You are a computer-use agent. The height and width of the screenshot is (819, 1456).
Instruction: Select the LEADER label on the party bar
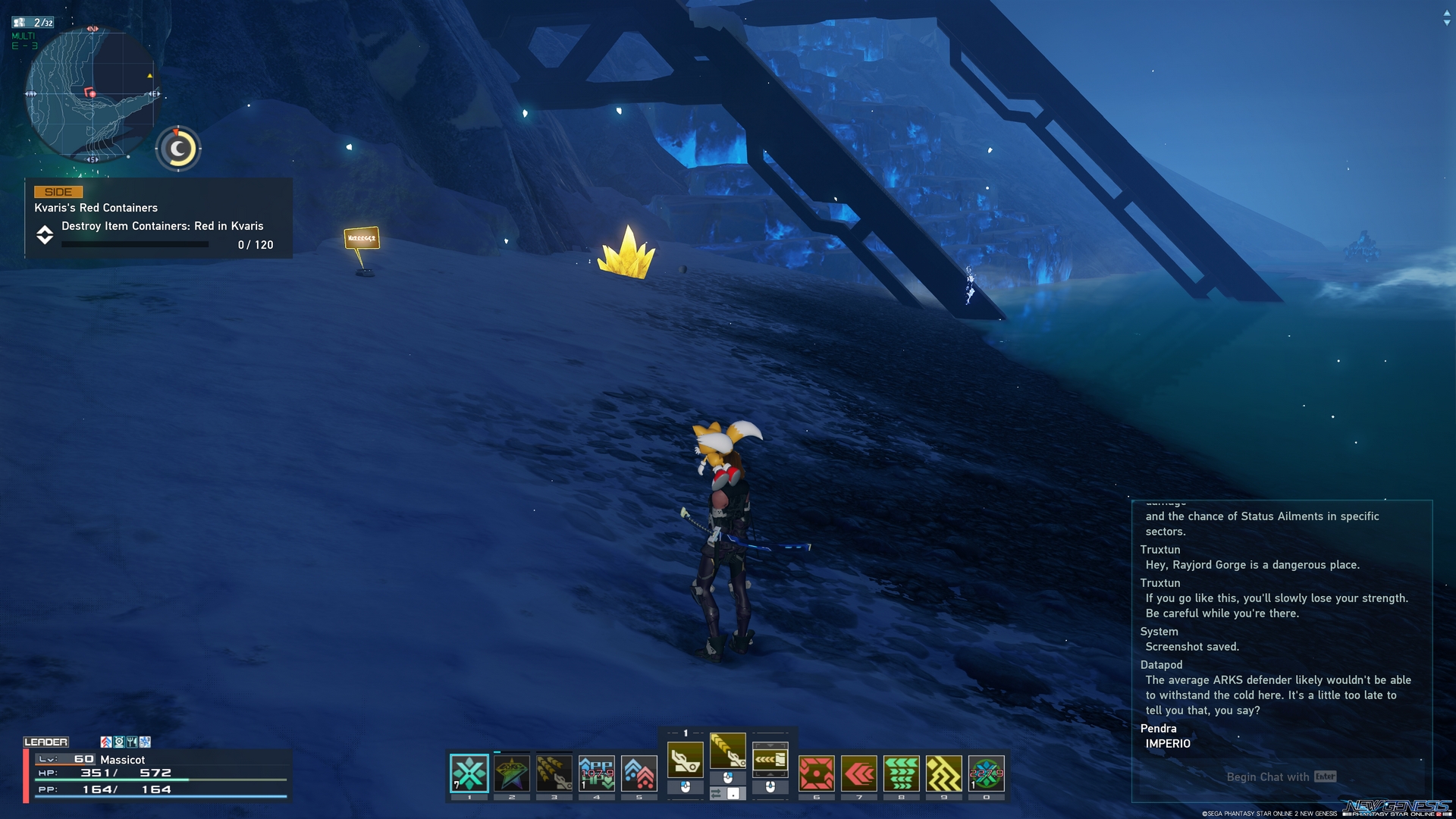click(x=47, y=741)
